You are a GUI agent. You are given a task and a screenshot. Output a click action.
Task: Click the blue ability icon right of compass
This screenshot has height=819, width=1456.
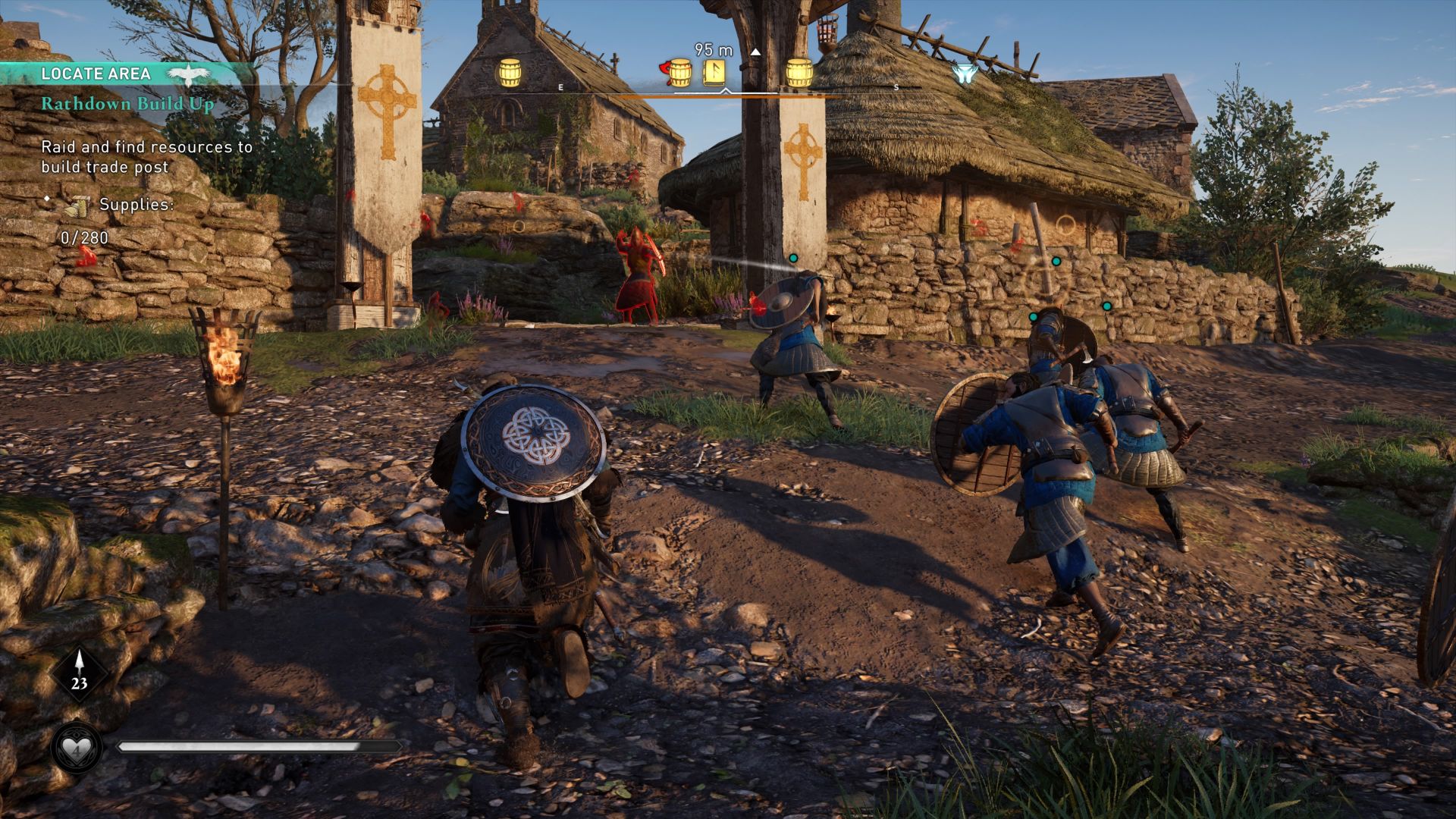point(965,72)
